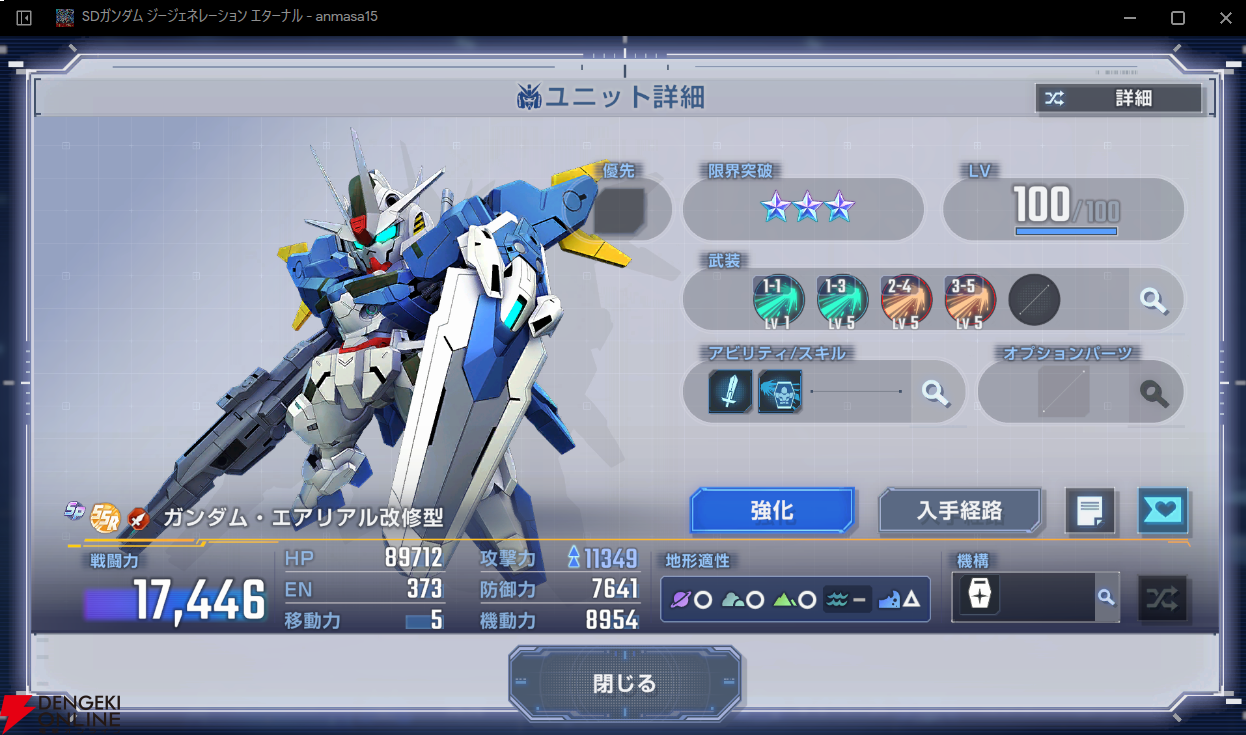Click the shuffle button beside 機構

pyautogui.click(x=1162, y=598)
